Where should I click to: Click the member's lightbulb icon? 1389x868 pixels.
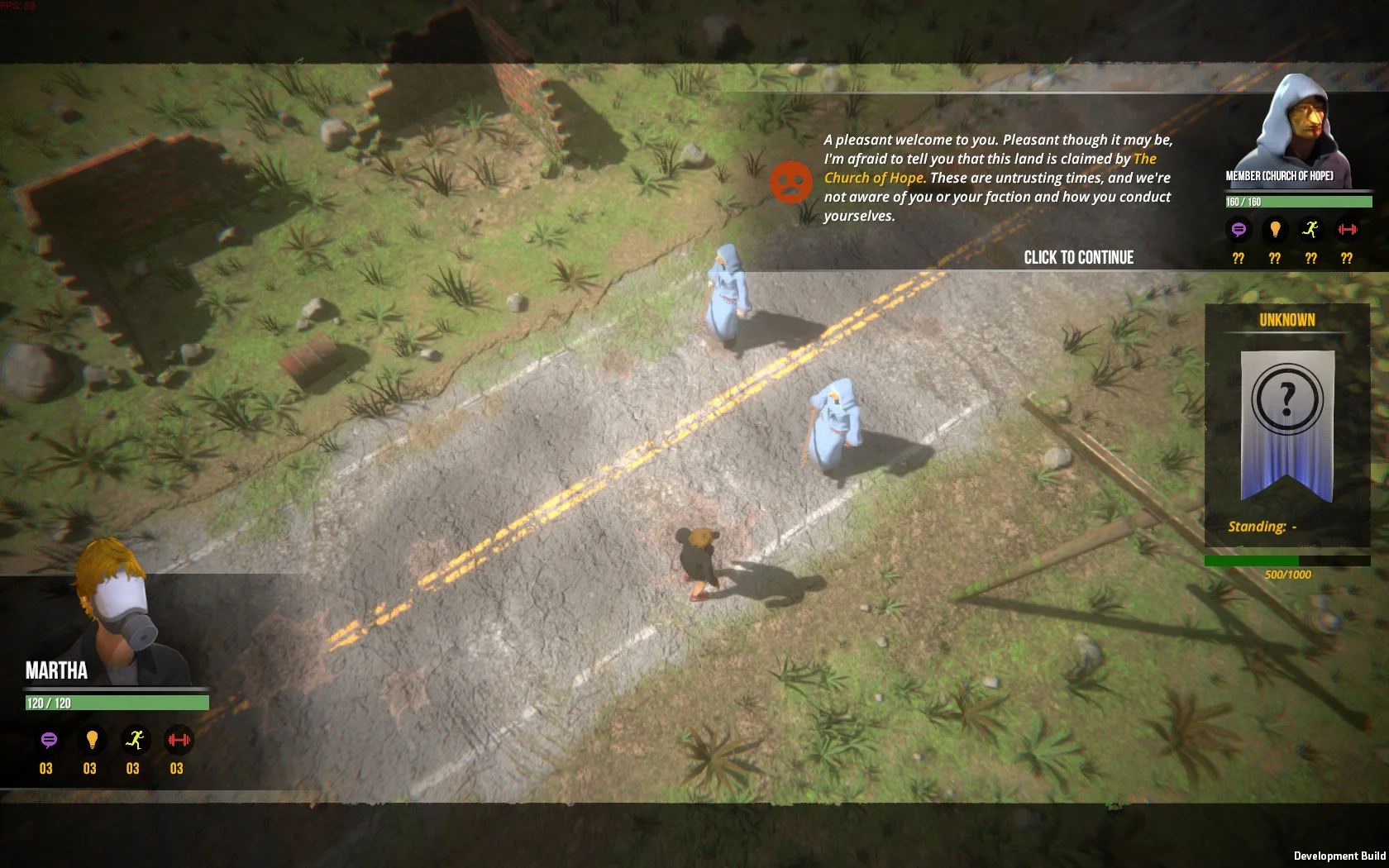point(1275,229)
